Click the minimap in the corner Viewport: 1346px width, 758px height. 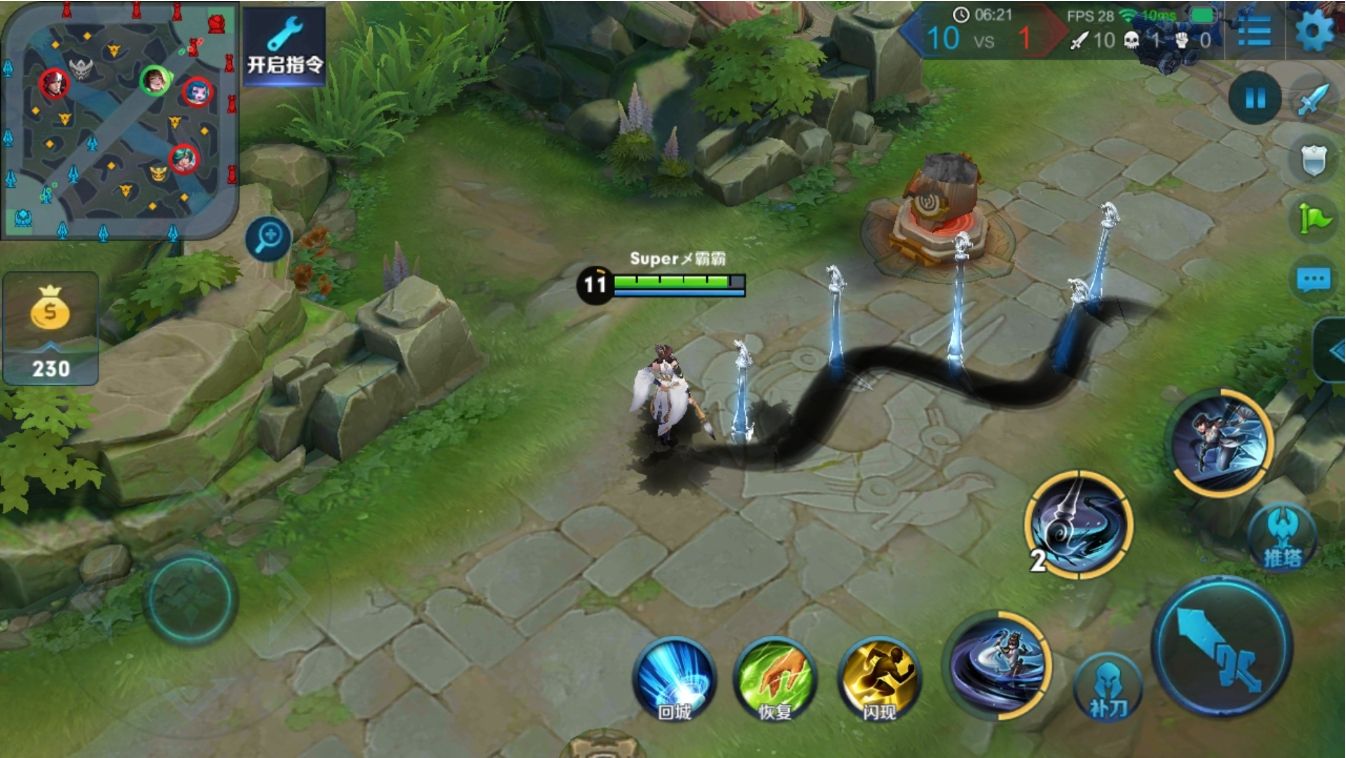pos(118,120)
